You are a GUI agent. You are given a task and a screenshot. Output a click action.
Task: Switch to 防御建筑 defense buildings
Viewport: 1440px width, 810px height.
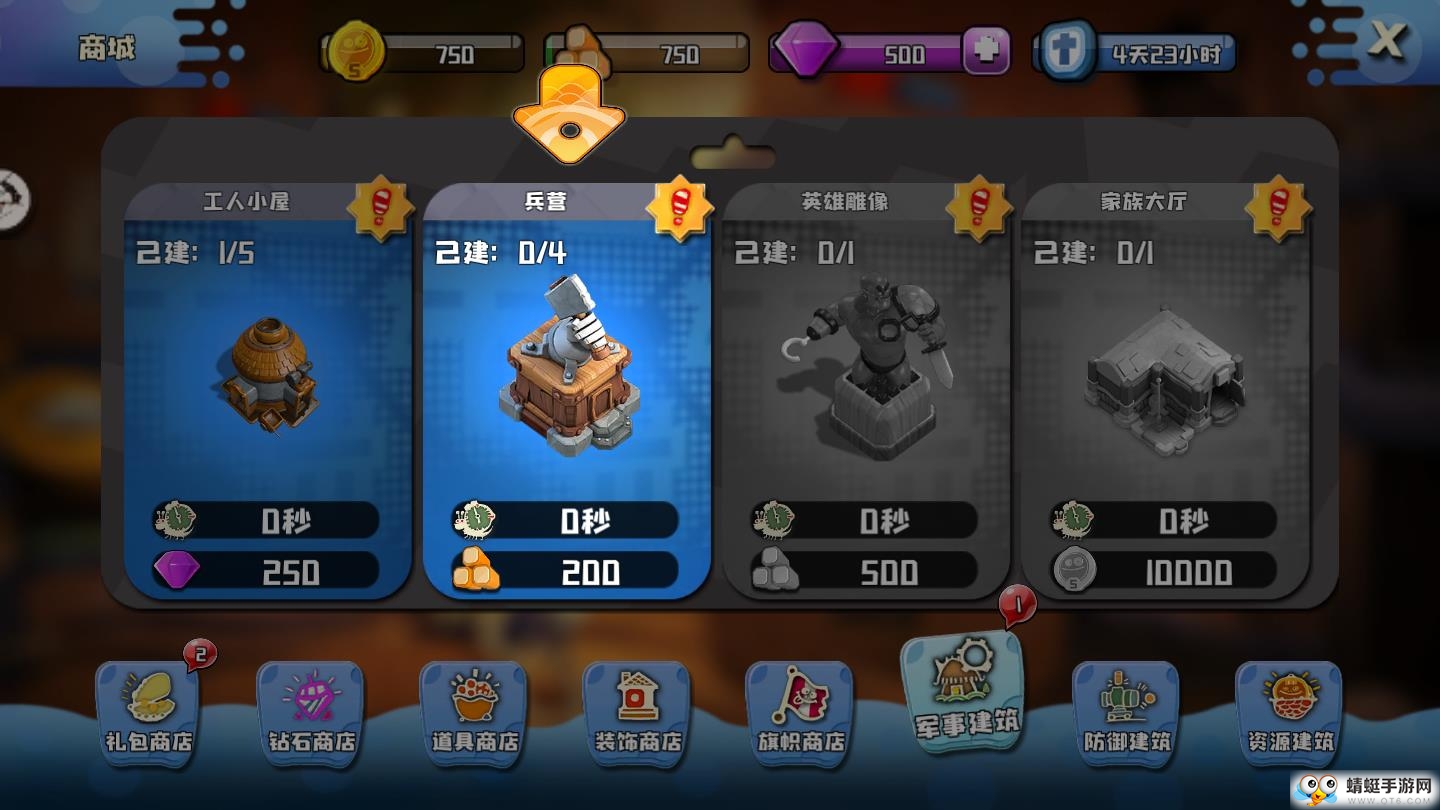pos(1124,712)
